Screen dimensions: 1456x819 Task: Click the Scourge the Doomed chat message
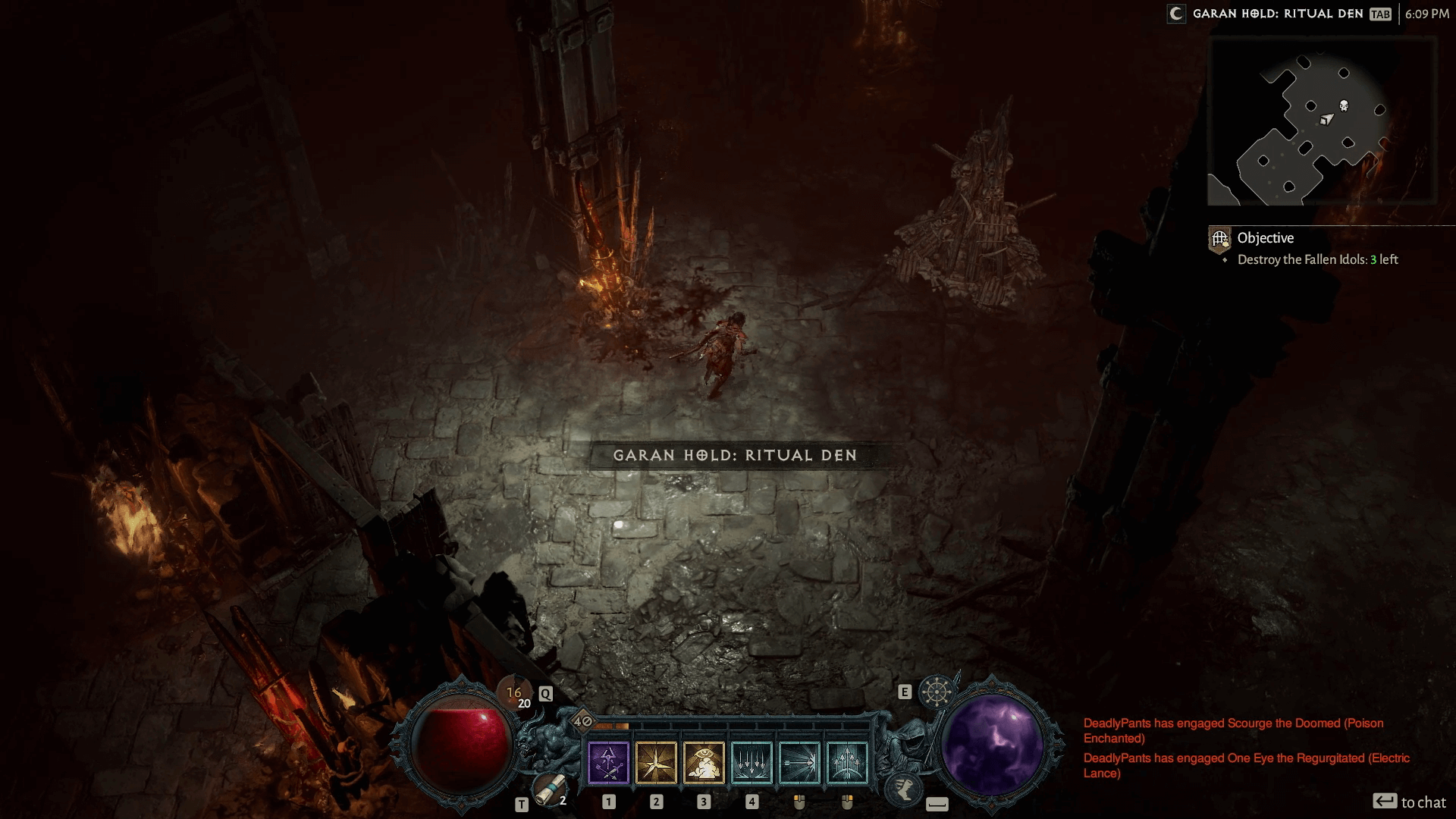pyautogui.click(x=1233, y=730)
